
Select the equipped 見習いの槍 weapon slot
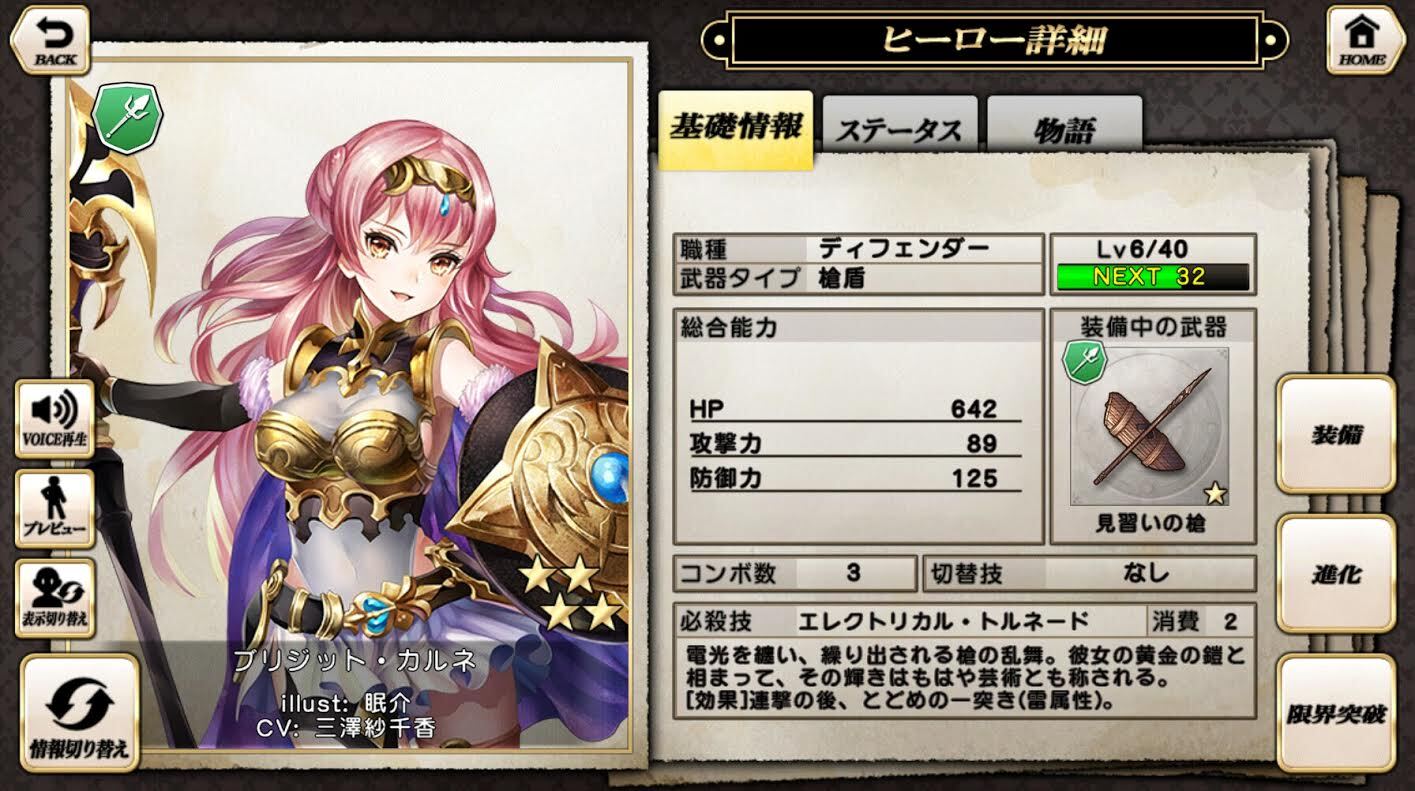(1149, 428)
